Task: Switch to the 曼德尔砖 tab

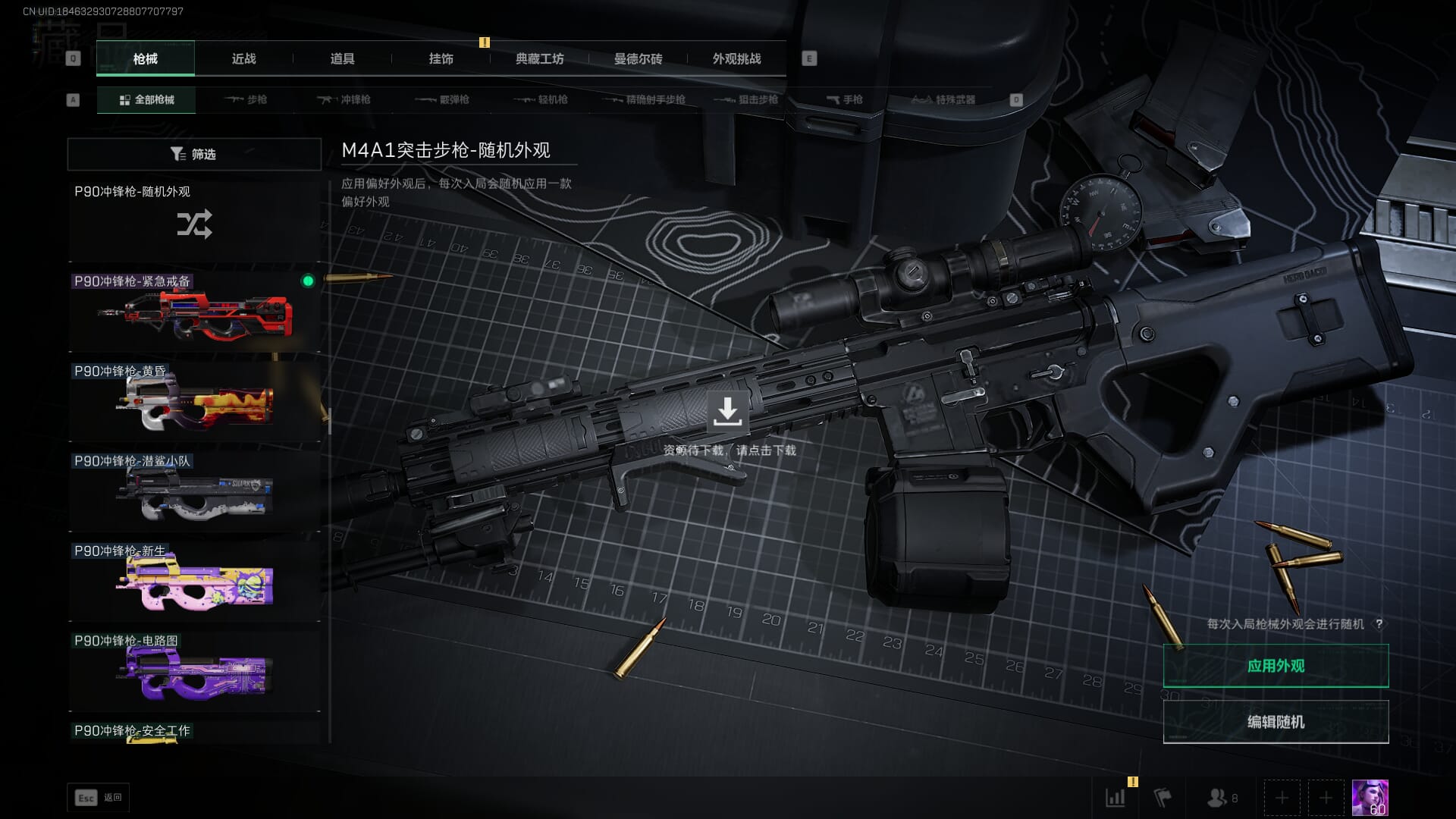Action: [638, 58]
